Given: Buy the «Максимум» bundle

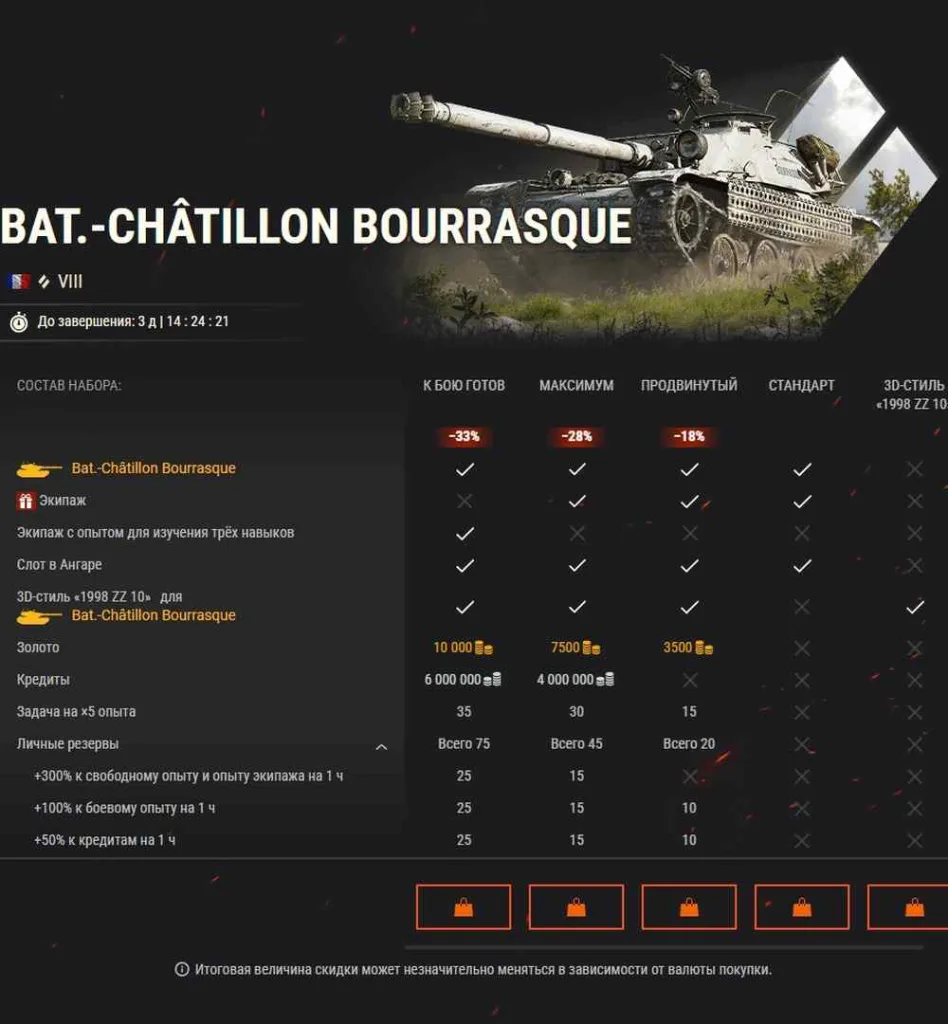Looking at the screenshot, I should [576, 907].
